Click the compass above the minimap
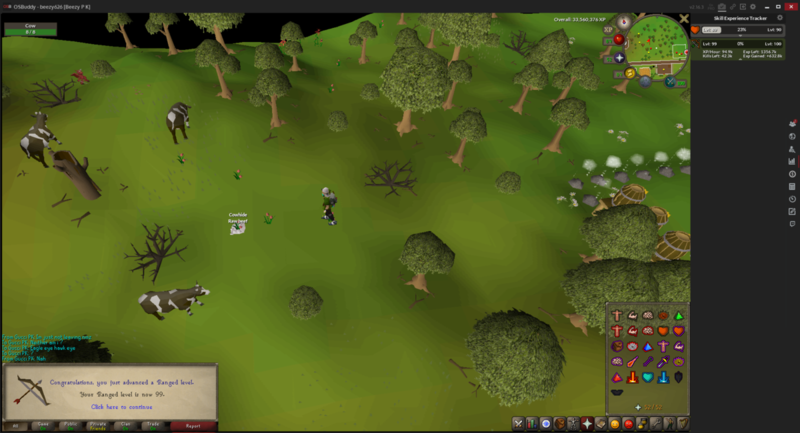 click(x=624, y=22)
